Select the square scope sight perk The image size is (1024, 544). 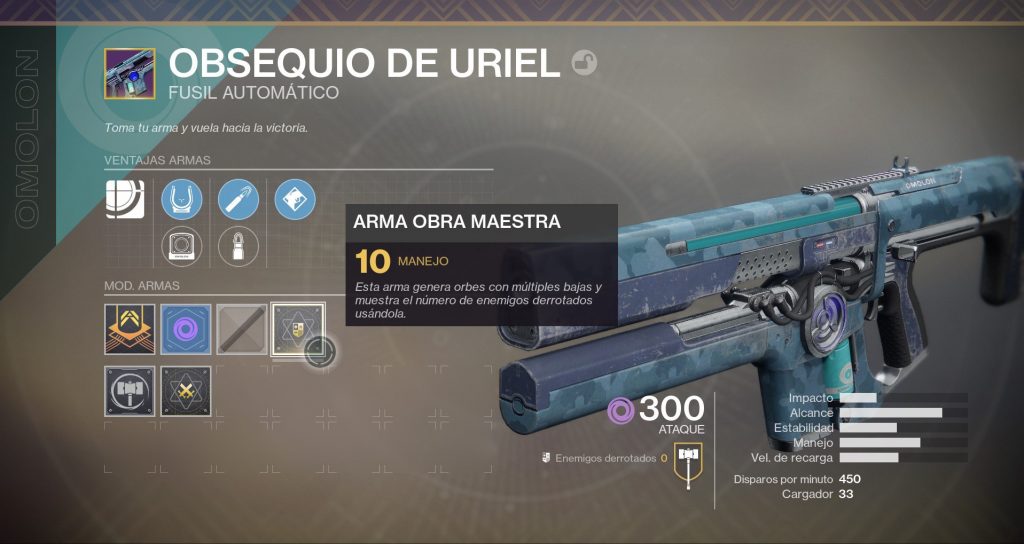pyautogui.click(x=182, y=246)
